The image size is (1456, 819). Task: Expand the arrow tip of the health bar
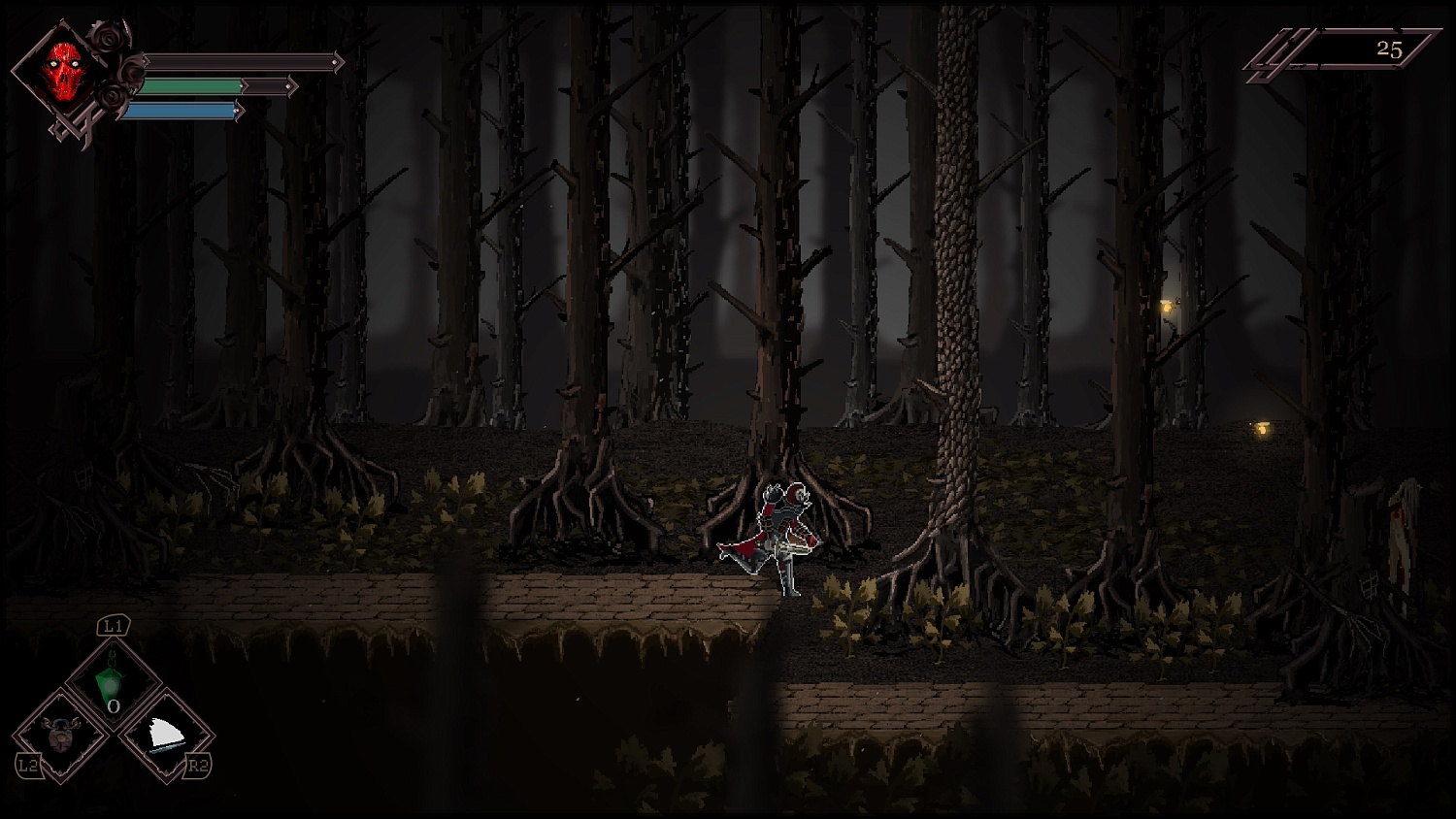point(338,64)
